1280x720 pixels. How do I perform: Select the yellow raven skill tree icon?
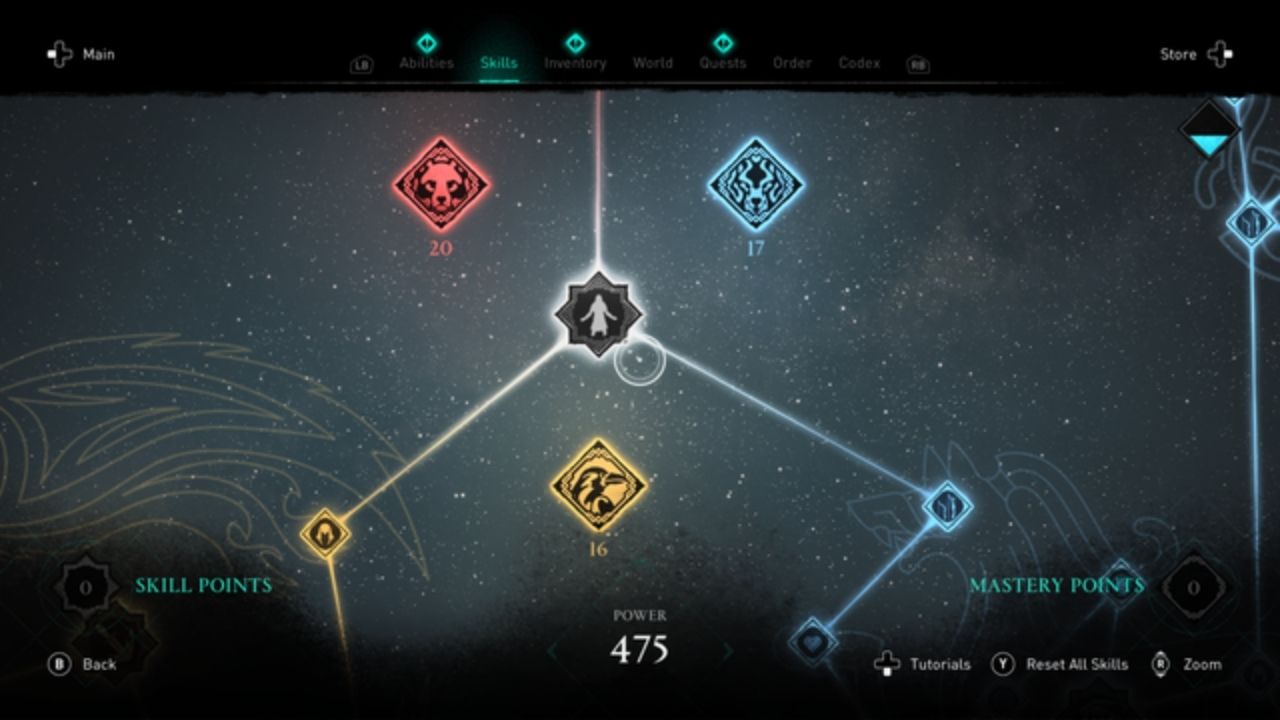click(x=598, y=486)
